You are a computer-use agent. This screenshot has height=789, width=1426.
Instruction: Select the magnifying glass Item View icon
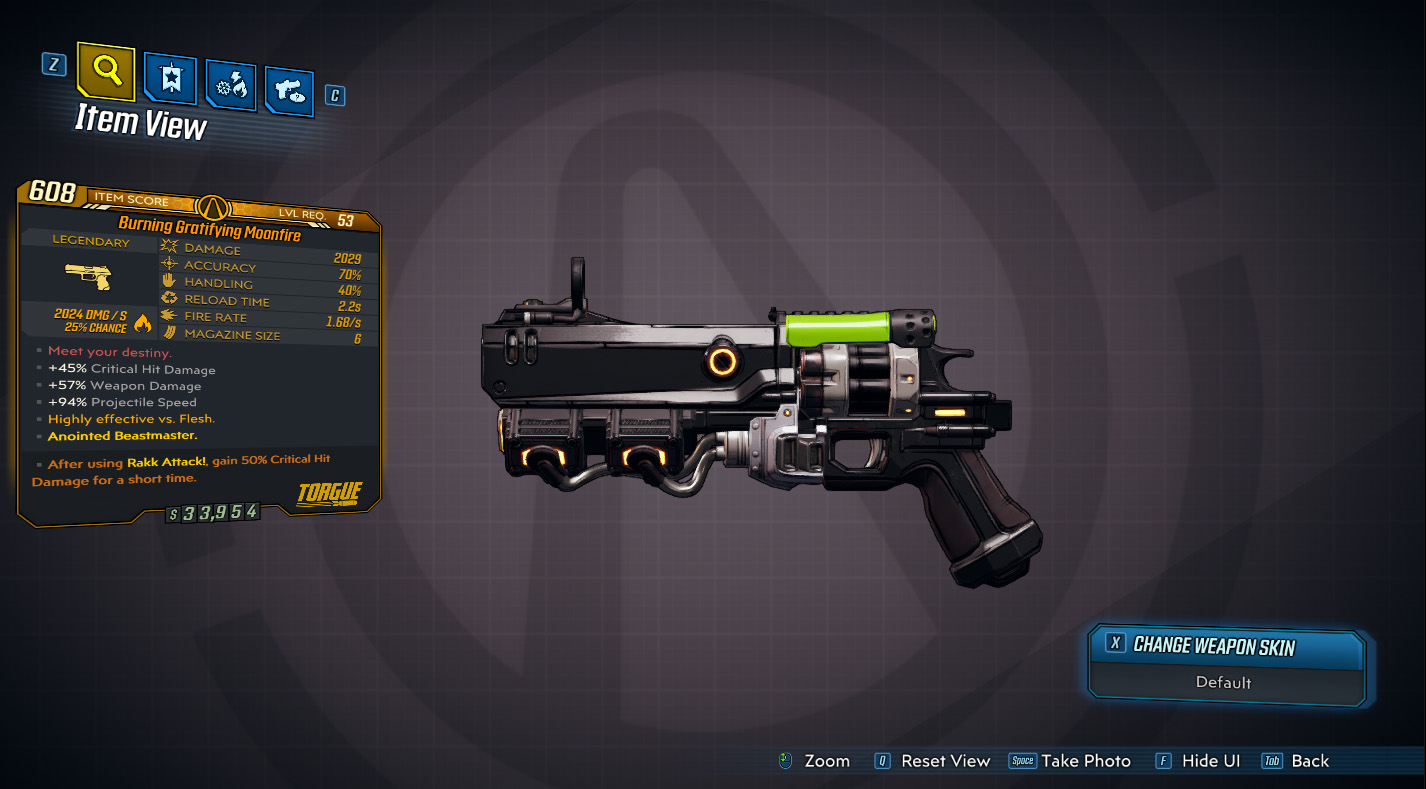[104, 73]
